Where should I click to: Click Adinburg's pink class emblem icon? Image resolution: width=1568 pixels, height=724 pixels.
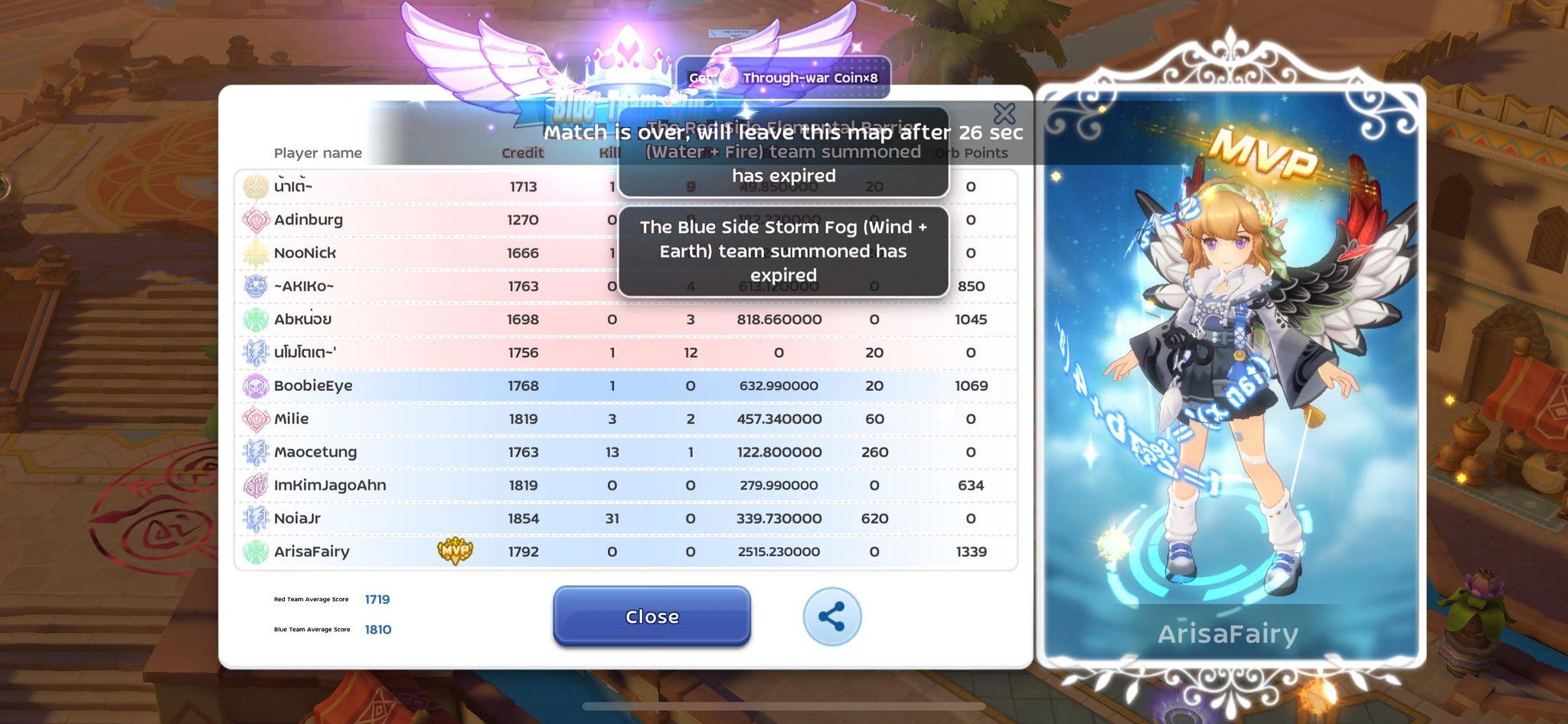253,219
